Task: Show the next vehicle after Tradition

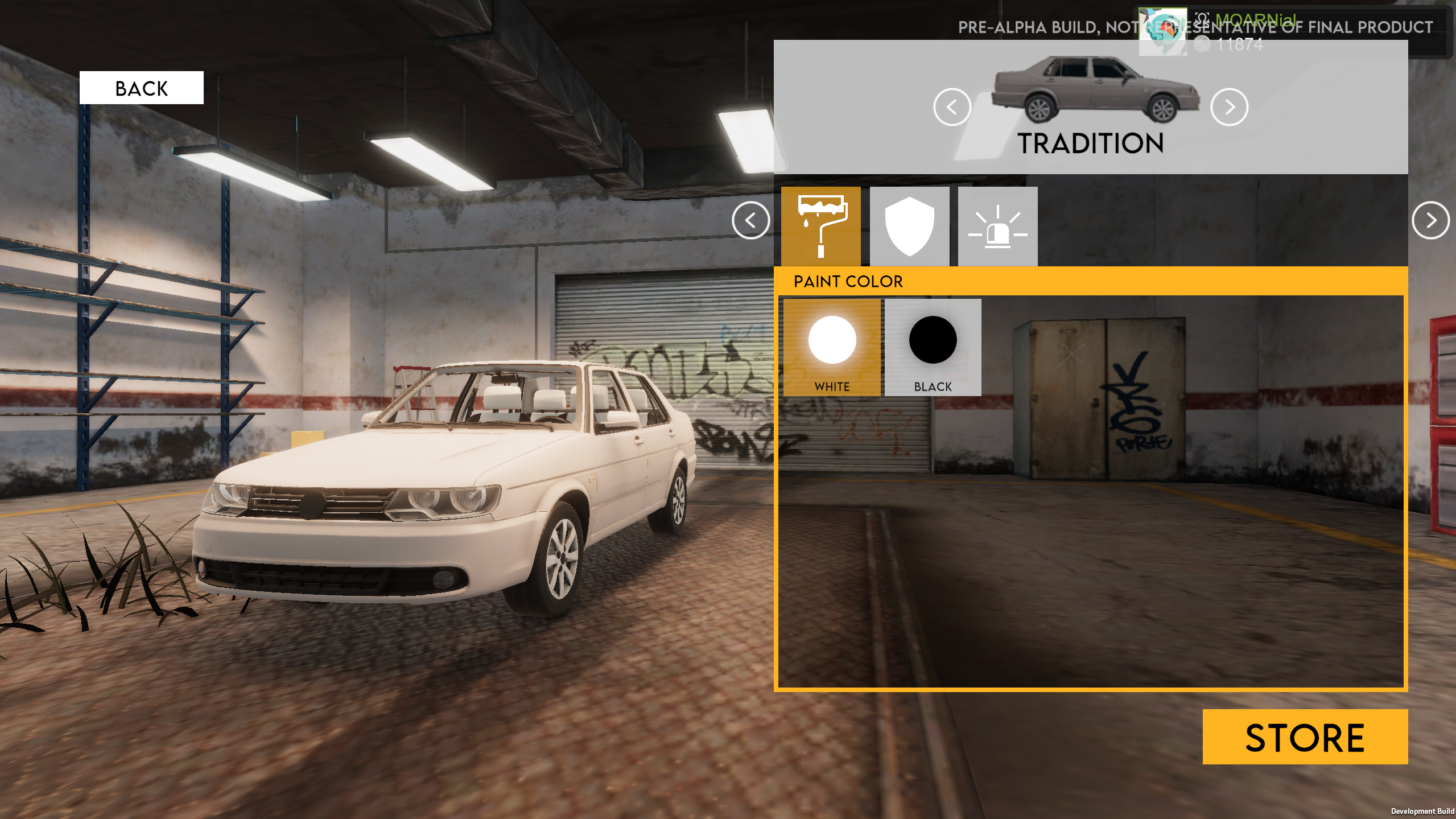Action: (x=1229, y=107)
